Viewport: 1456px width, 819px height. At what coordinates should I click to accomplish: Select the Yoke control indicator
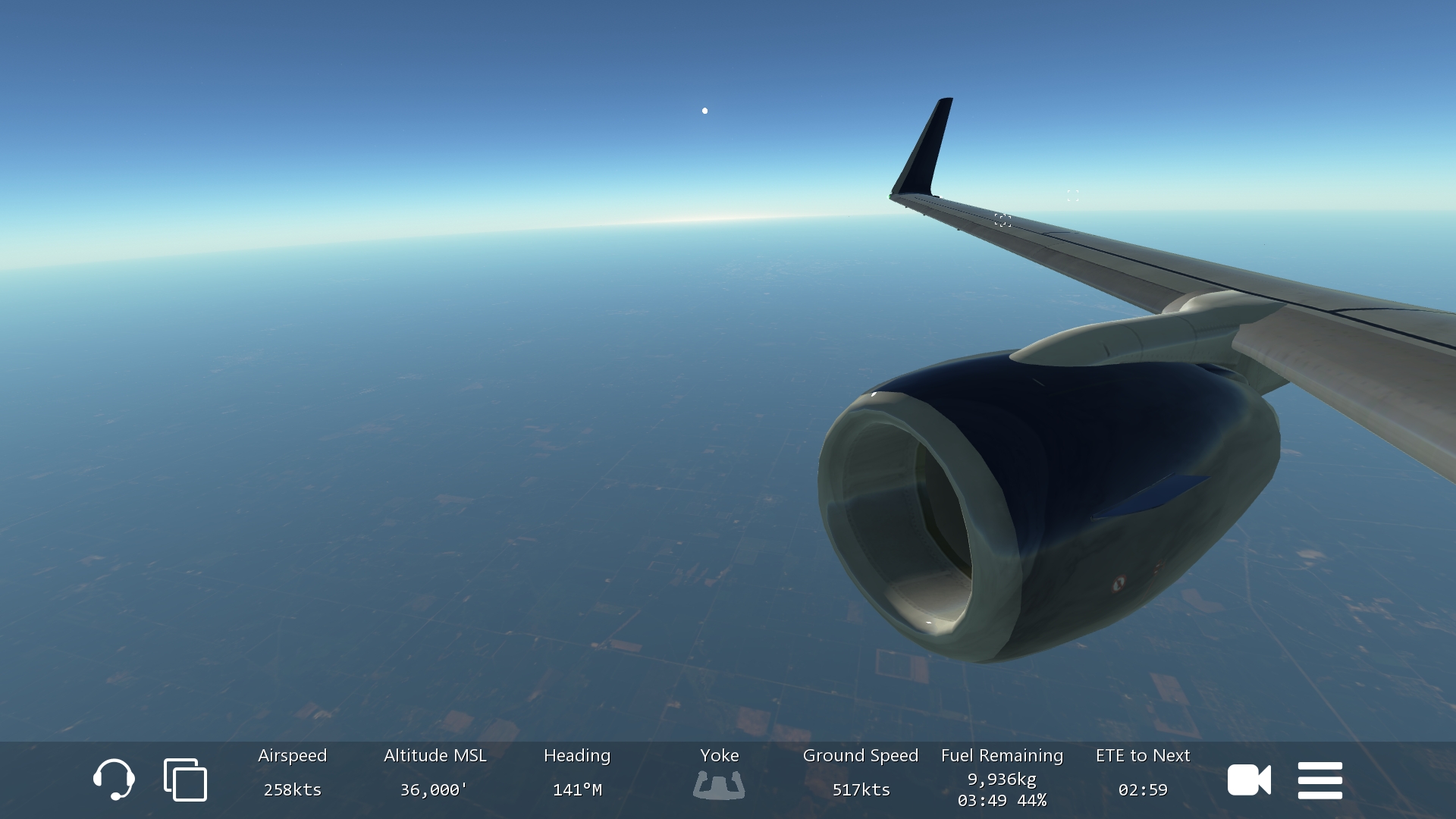click(x=718, y=784)
